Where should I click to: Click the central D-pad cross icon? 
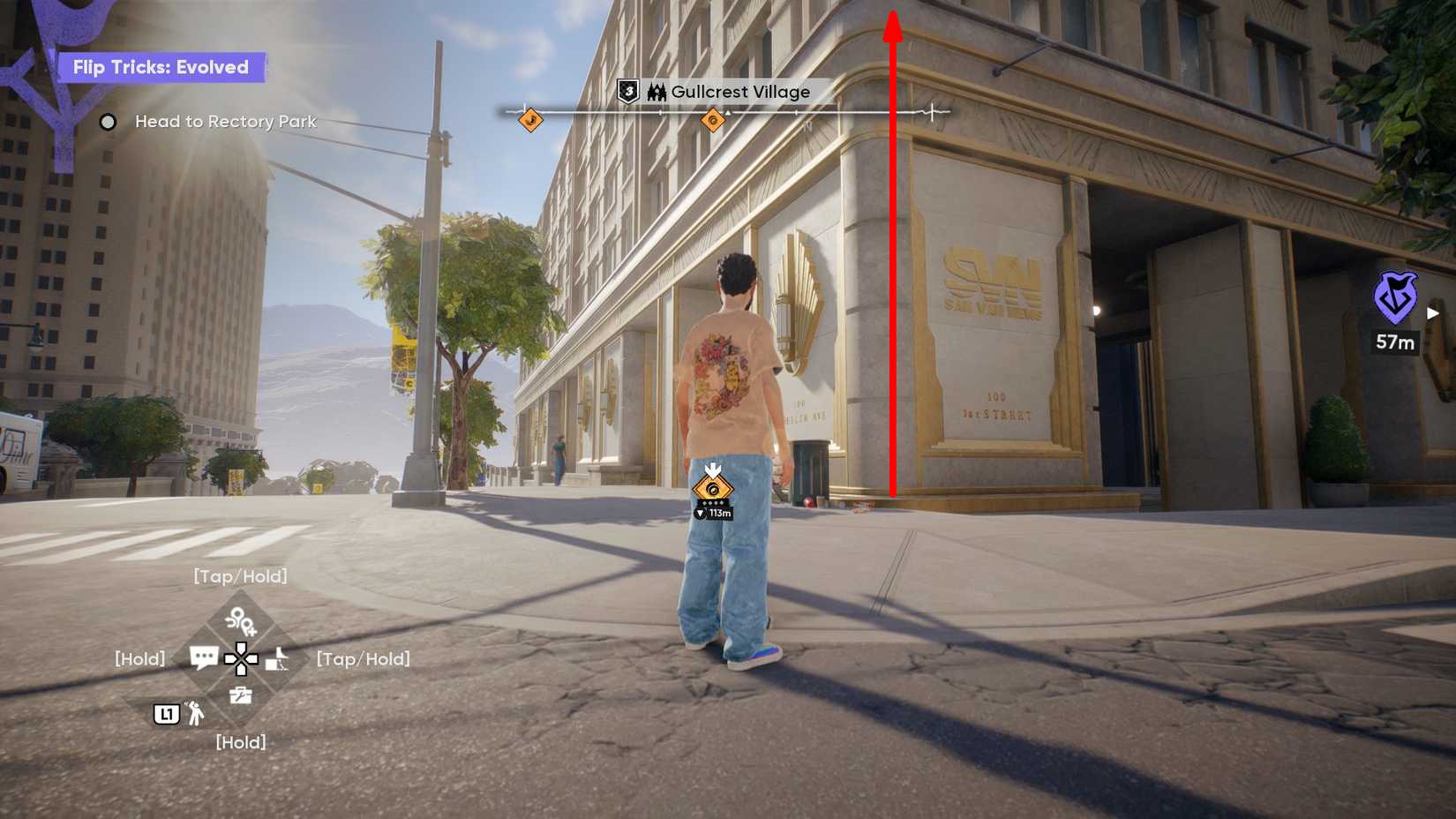point(242,660)
